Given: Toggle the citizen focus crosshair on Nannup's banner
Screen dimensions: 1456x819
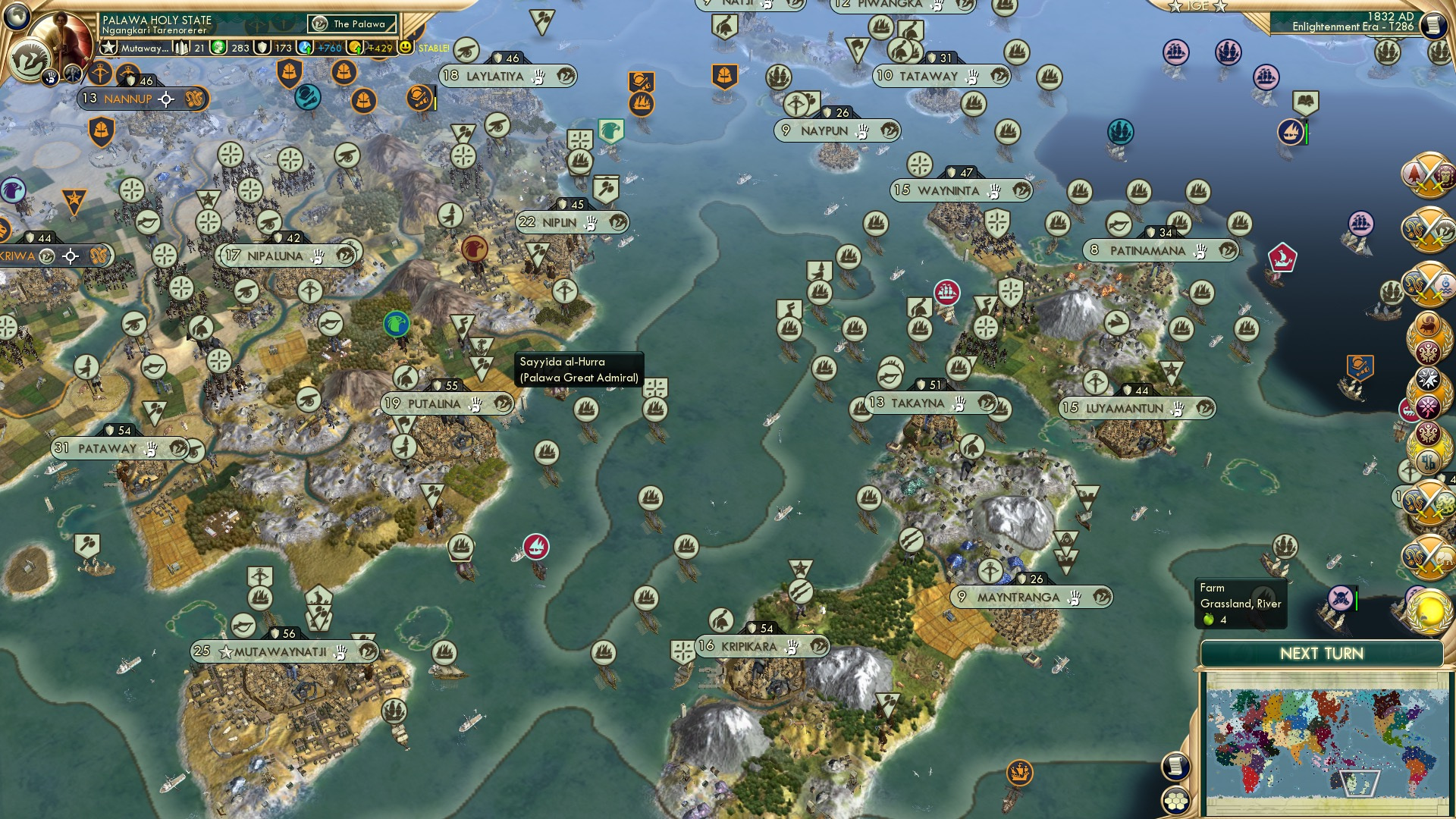Looking at the screenshot, I should click(166, 99).
